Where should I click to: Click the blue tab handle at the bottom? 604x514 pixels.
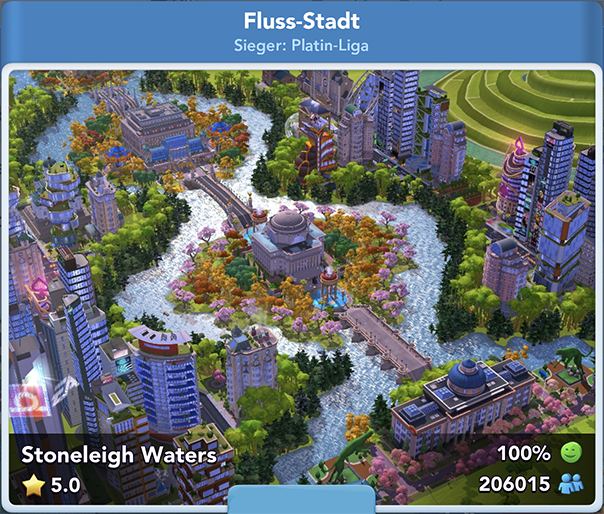coord(302,501)
